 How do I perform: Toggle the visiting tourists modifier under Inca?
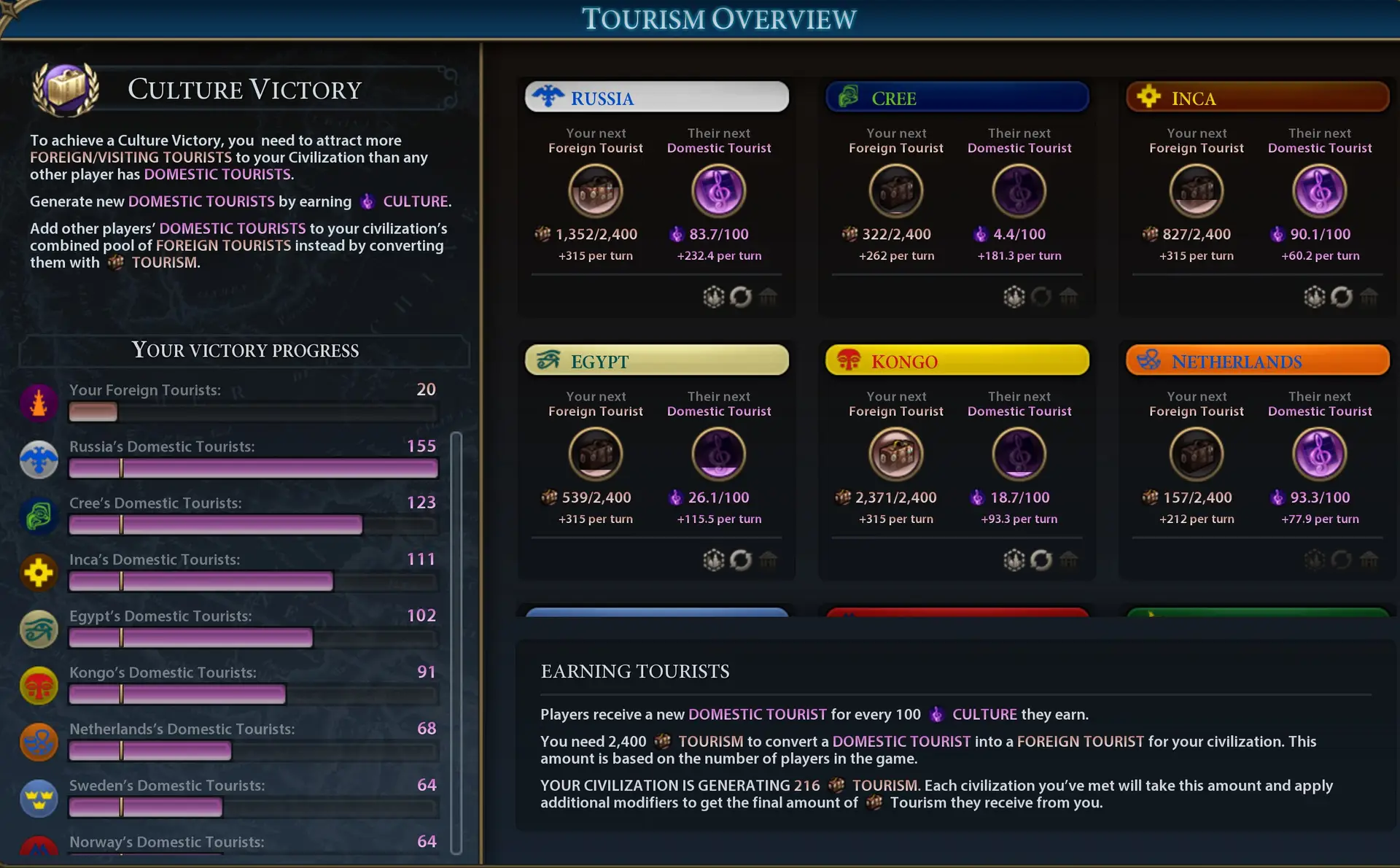[1315, 297]
